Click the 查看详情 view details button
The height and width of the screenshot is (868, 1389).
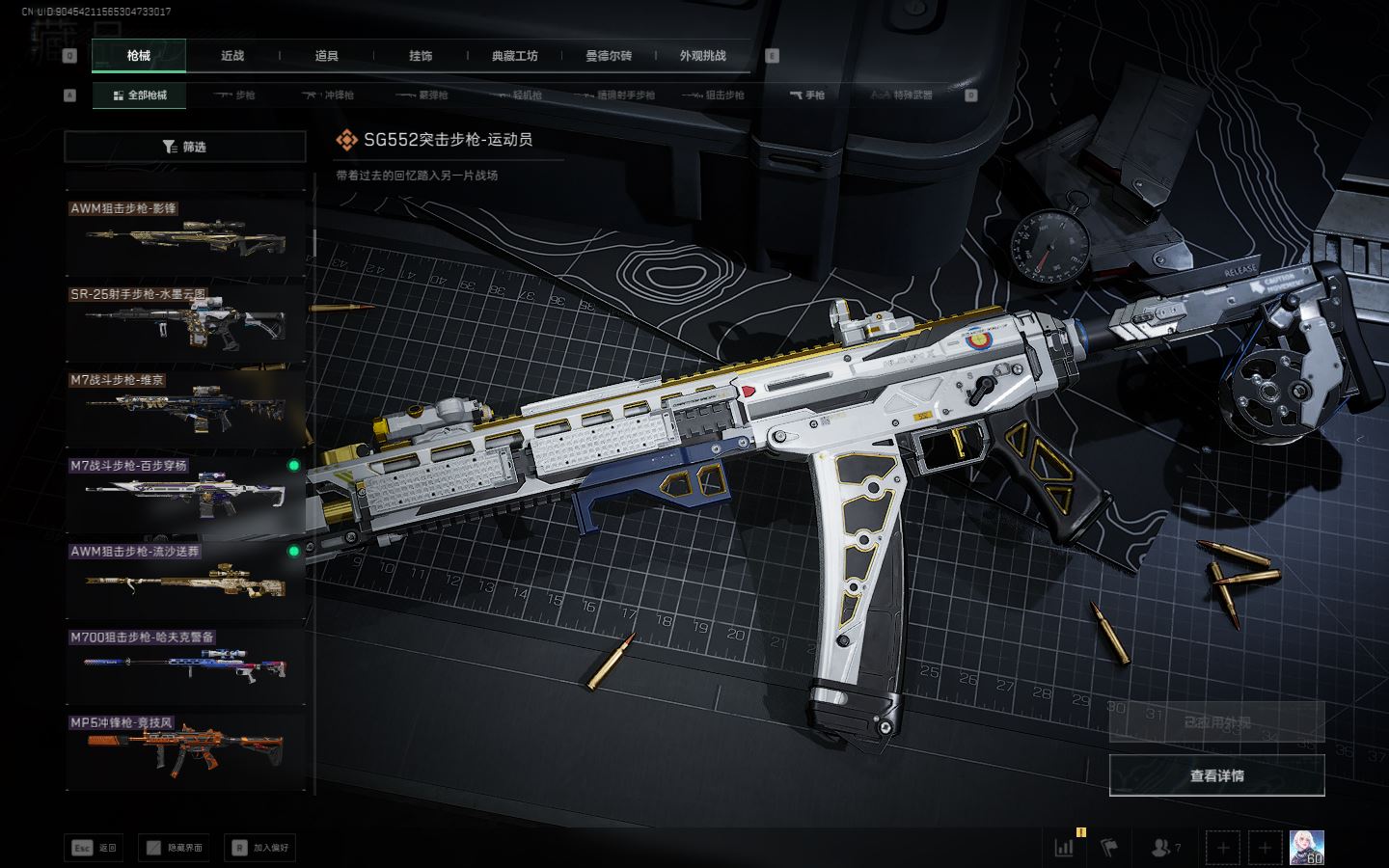[1216, 775]
